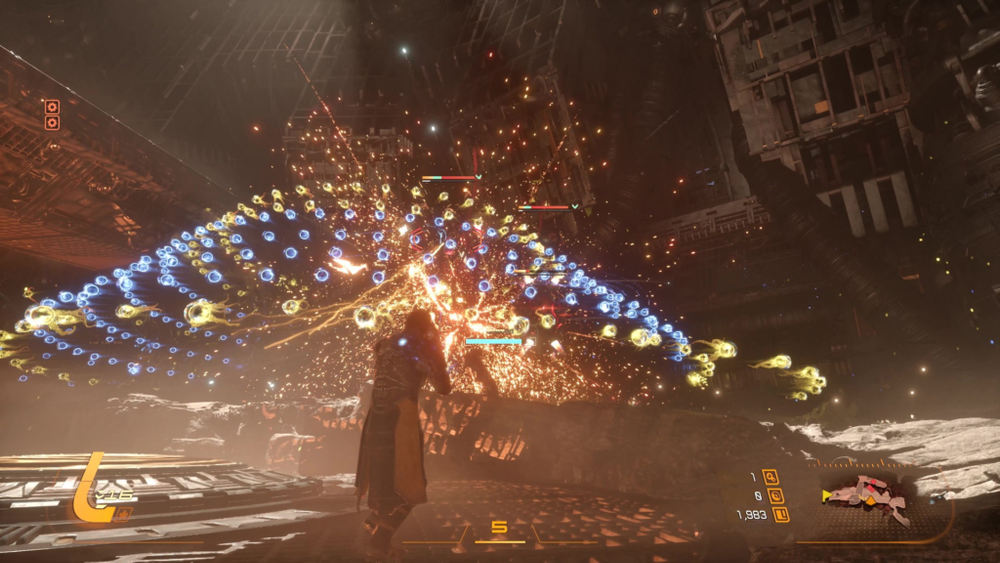Click the round coin currency icon

tap(775, 496)
